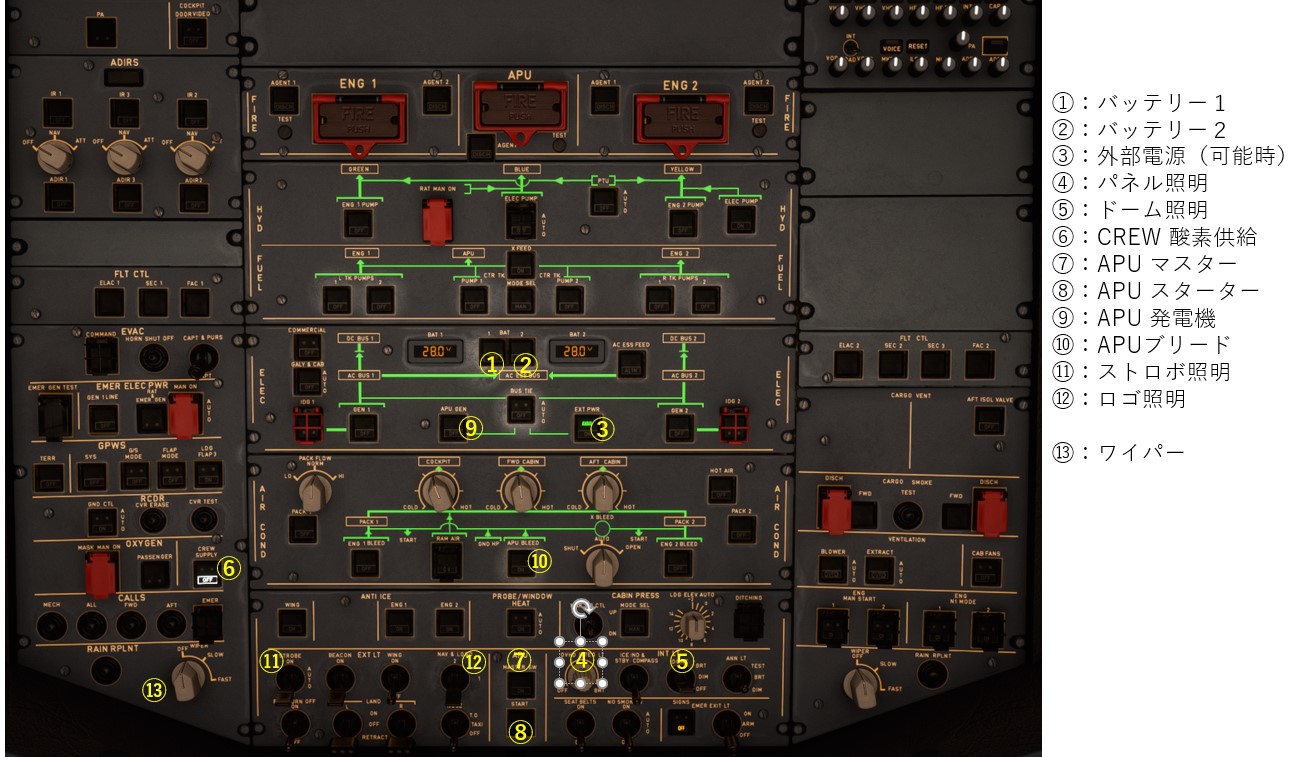The height and width of the screenshot is (757, 1301).
Task: Toggle the BAT 2 pushbutton
Action: [x=526, y=350]
